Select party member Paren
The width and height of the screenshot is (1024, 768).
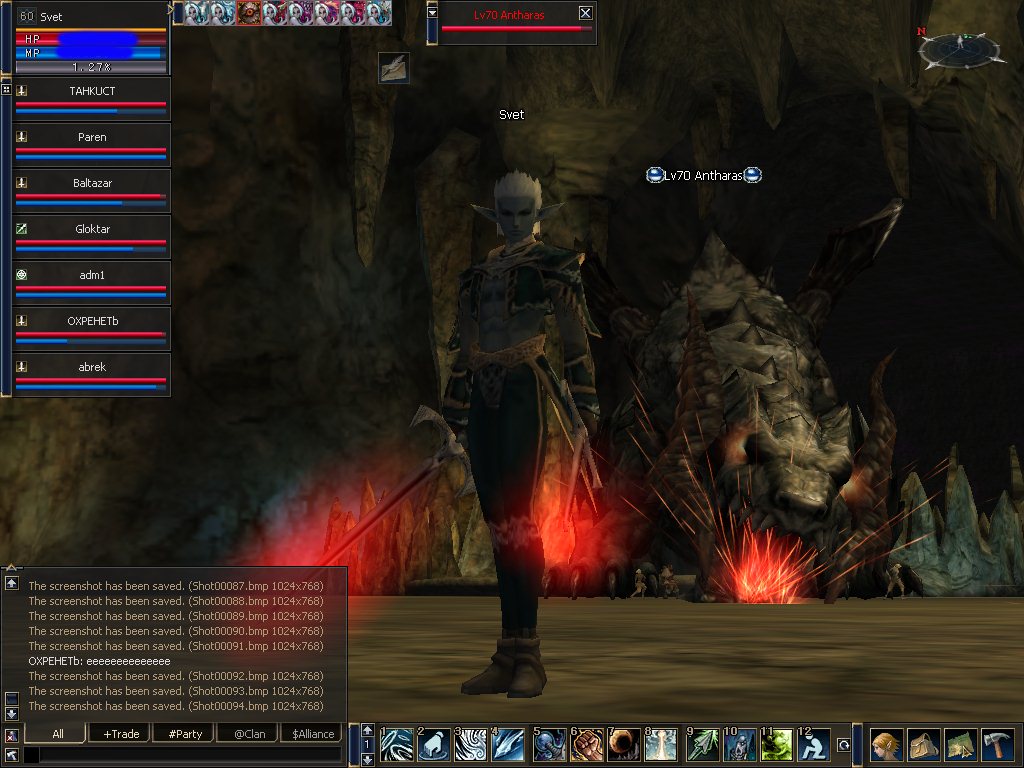[92, 138]
